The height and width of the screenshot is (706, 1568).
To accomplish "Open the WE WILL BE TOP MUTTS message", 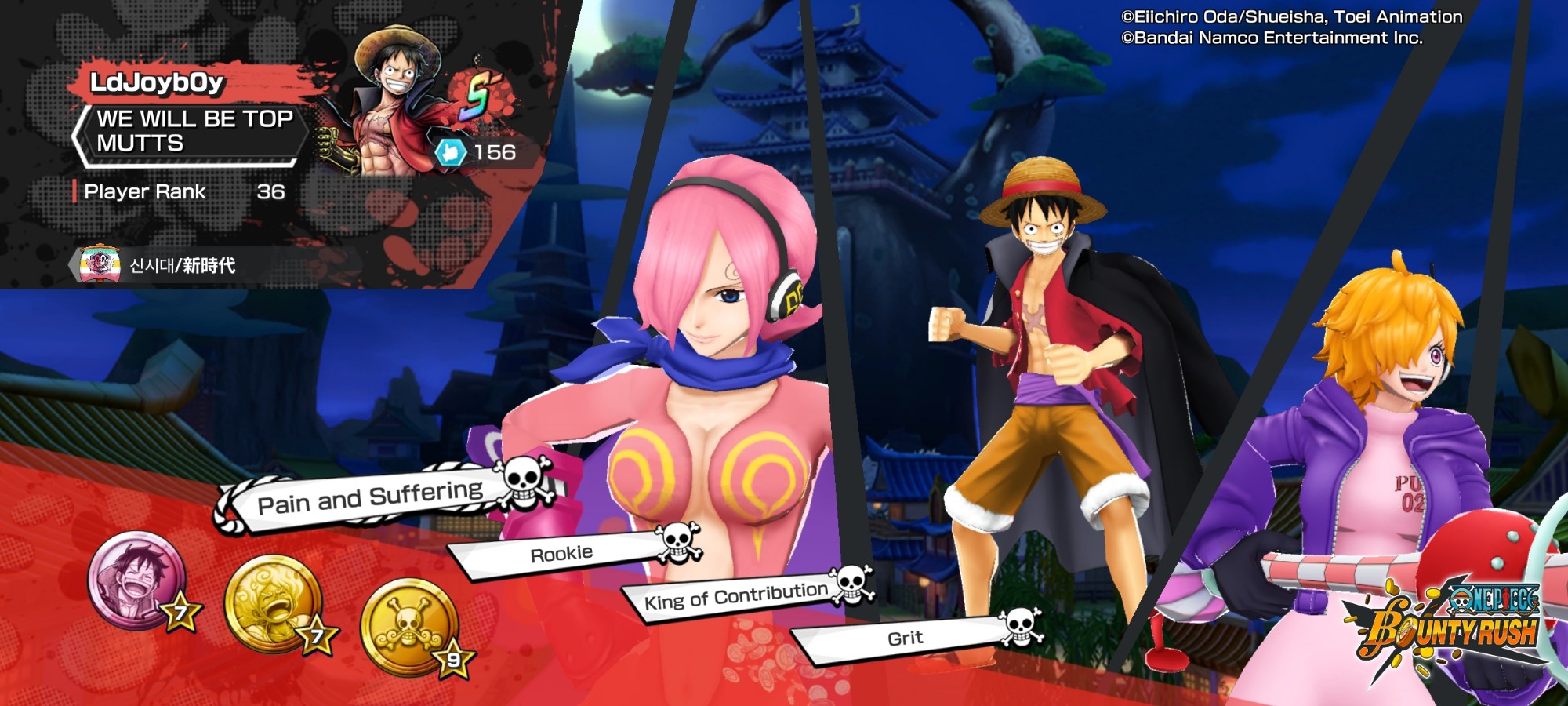I will tap(194, 131).
